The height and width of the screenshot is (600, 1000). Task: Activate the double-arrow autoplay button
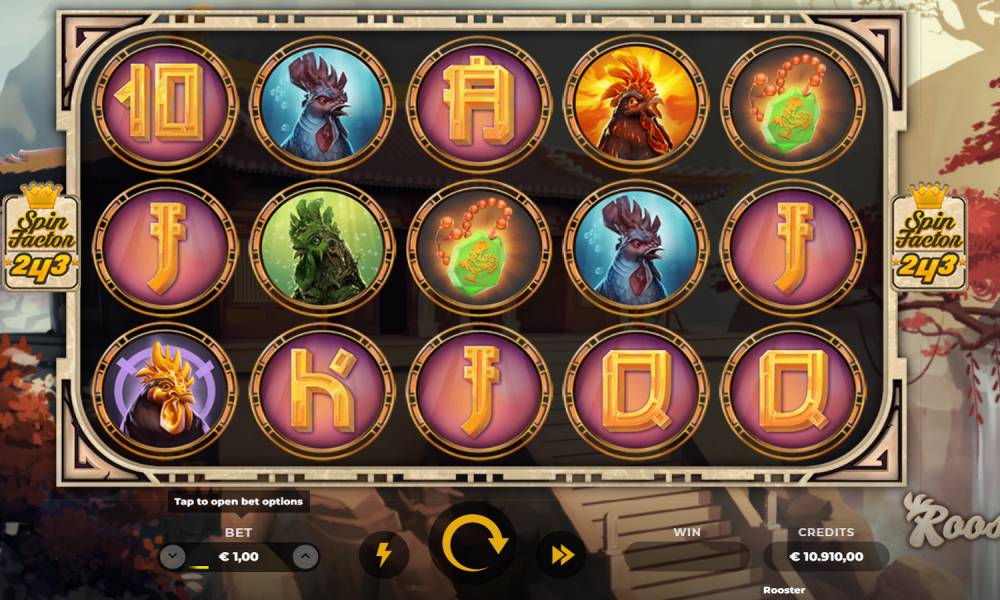pos(561,555)
